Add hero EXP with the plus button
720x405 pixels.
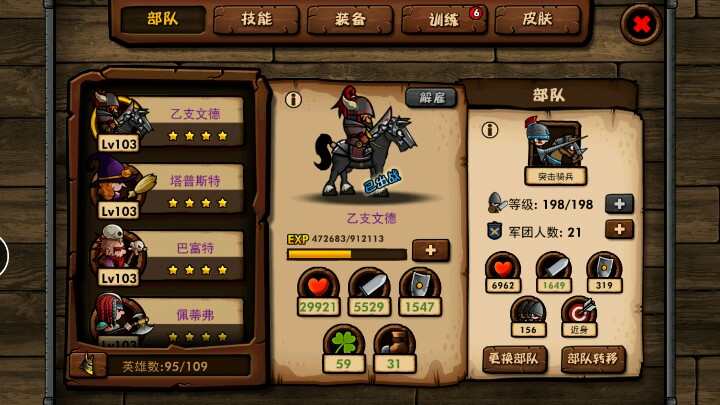point(430,250)
